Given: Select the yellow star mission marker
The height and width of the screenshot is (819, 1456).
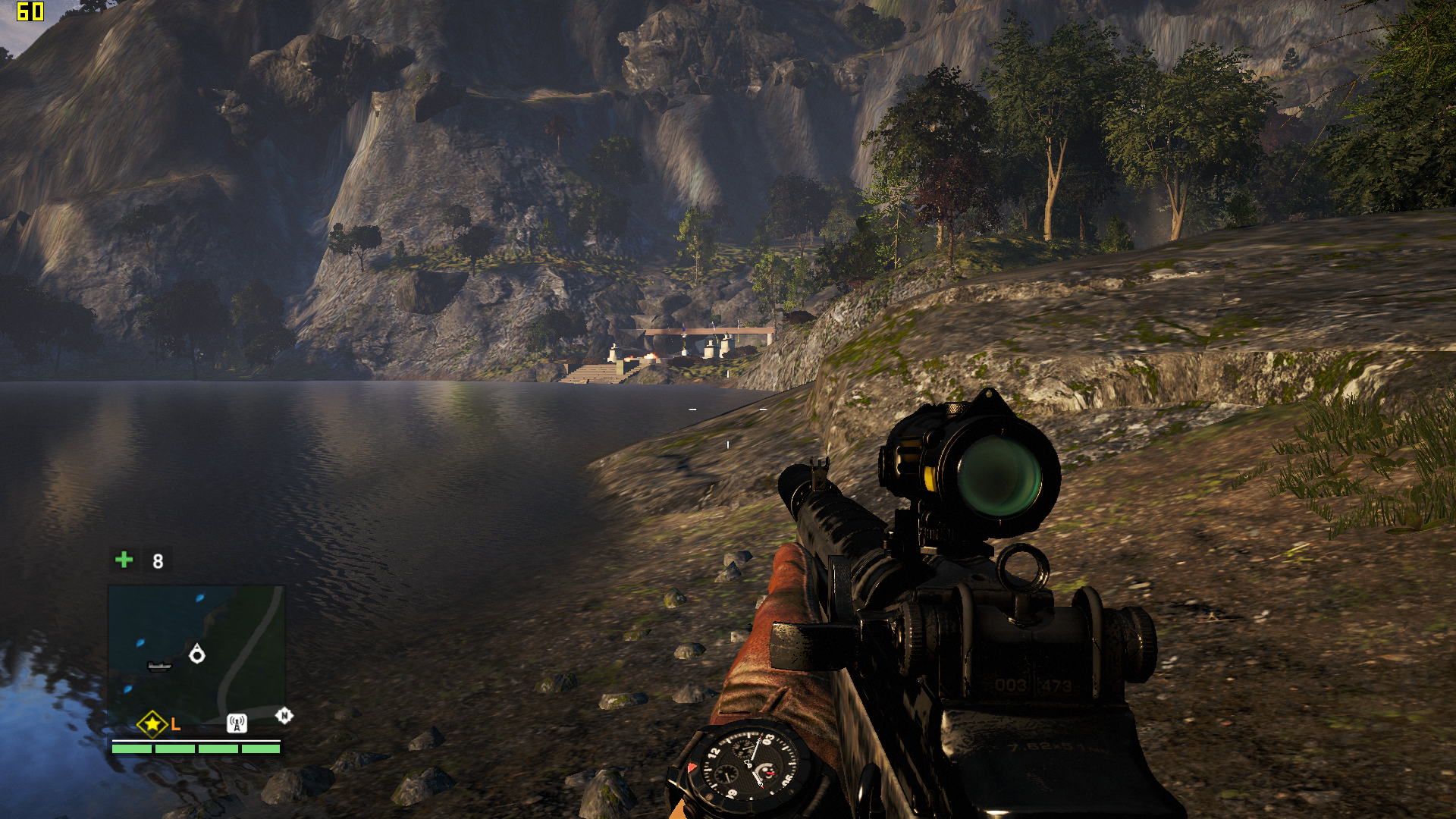Looking at the screenshot, I should coord(152,724).
